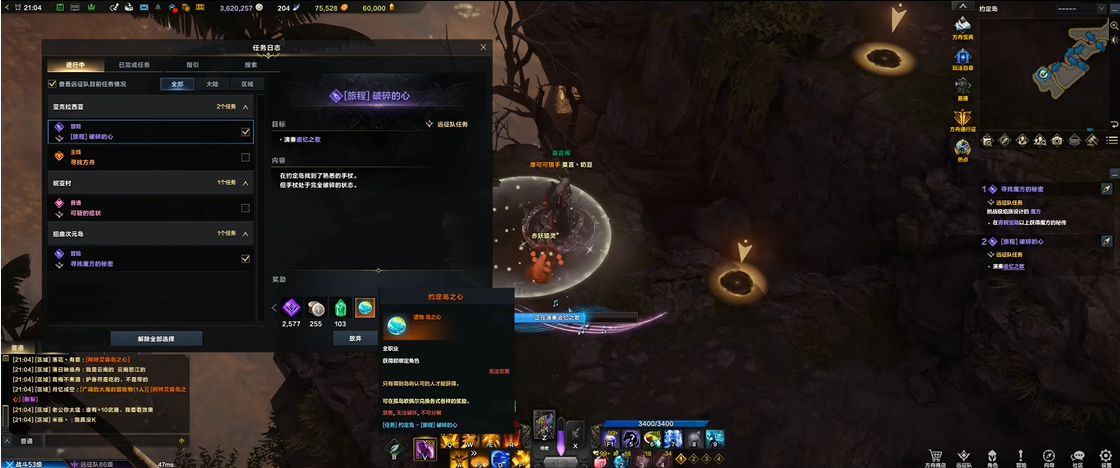Viewport: 1120px width, 468px height.
Task: Open the 社区 community menu icon
Action: click(1077, 455)
